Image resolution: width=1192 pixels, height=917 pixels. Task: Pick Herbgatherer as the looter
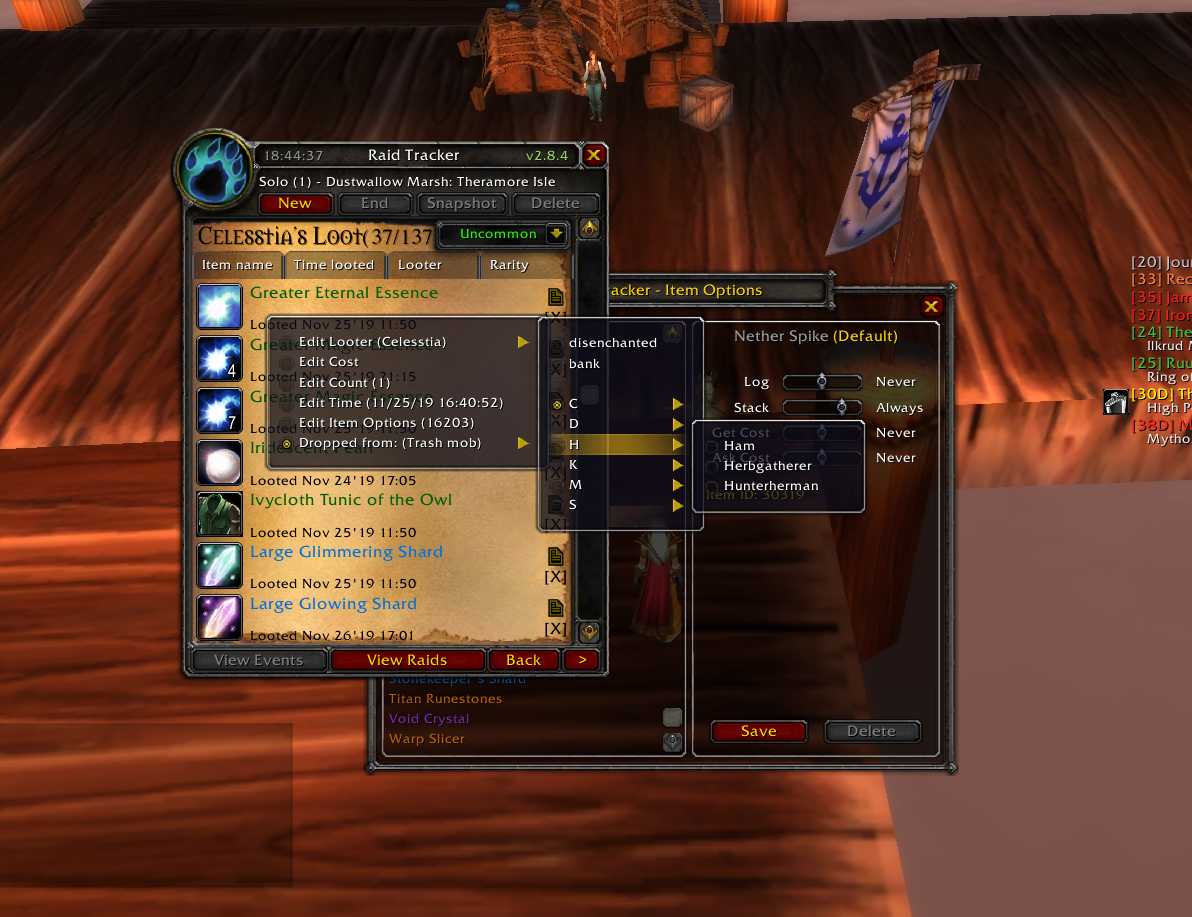tap(768, 466)
